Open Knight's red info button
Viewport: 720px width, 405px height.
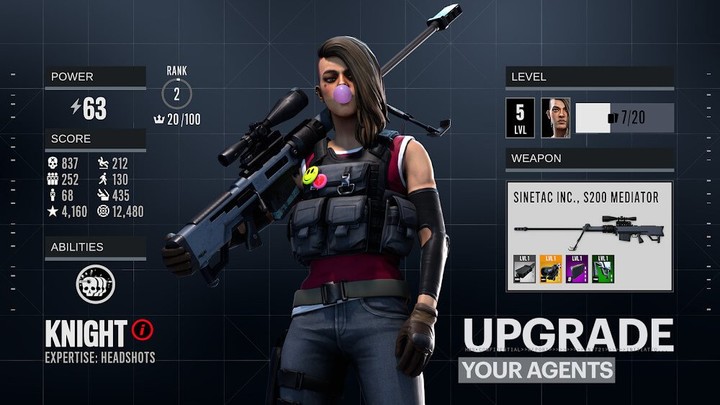point(145,329)
